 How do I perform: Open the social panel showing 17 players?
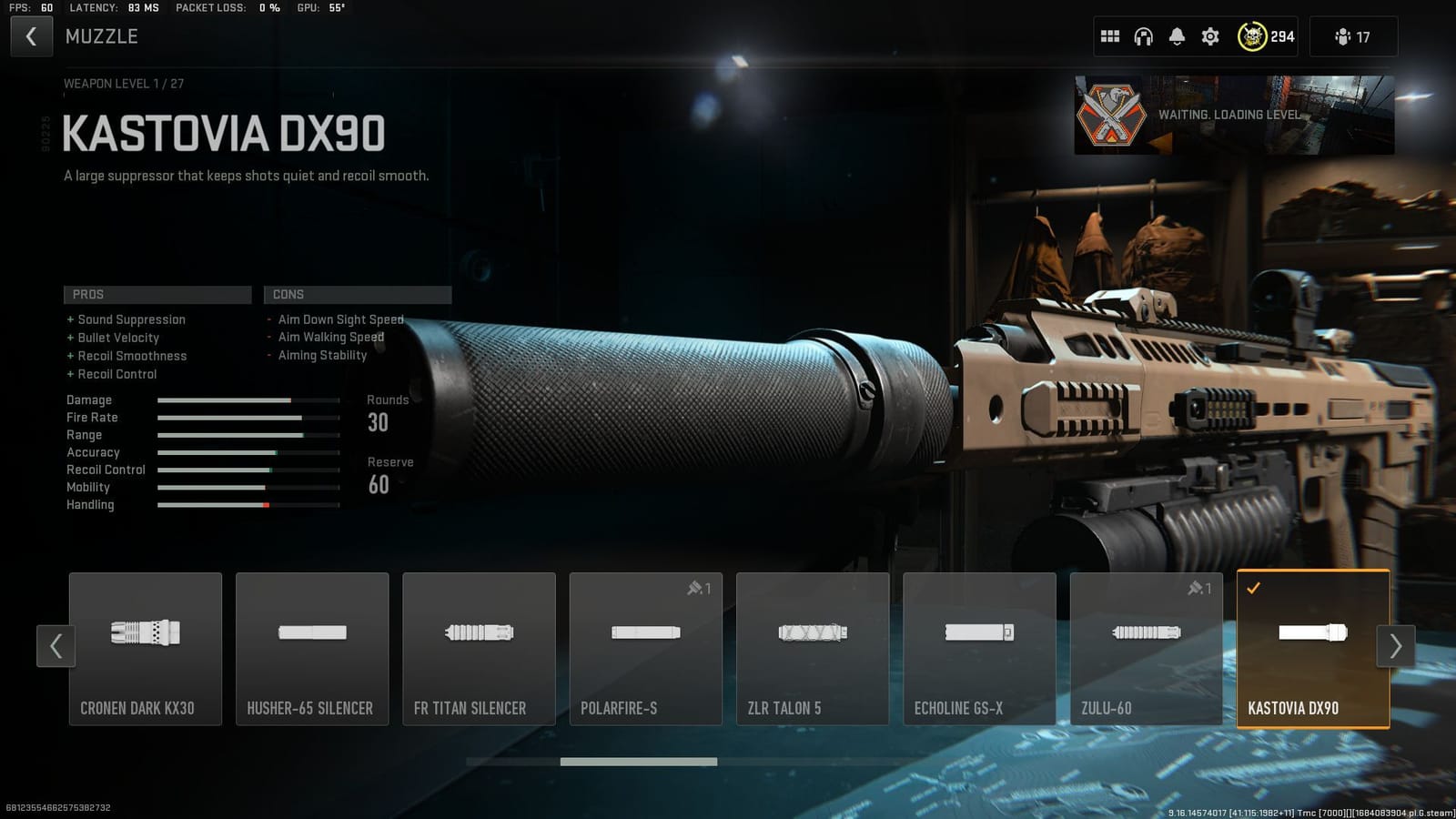[x=1353, y=36]
